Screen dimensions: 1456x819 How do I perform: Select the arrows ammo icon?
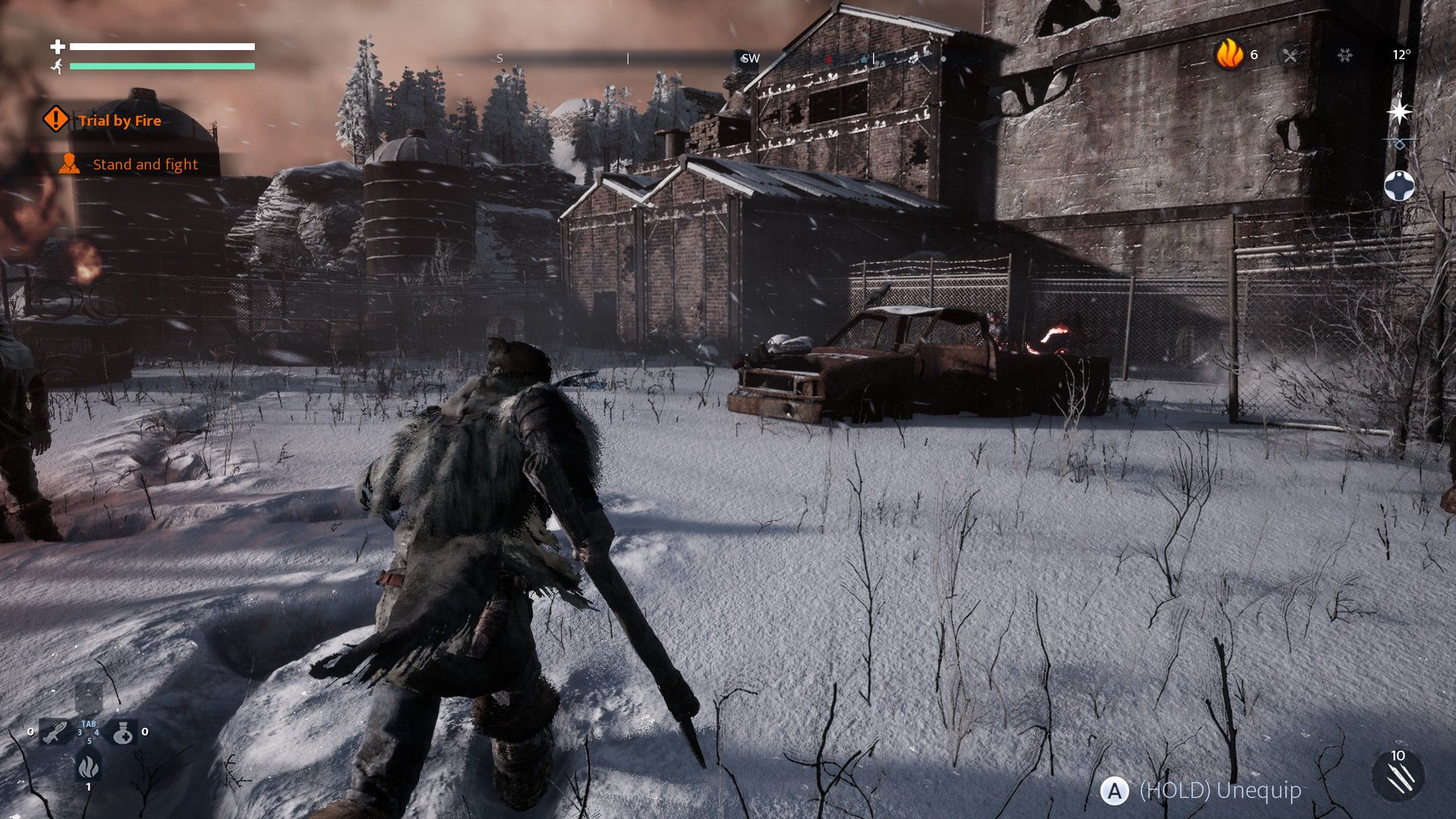click(x=1399, y=778)
